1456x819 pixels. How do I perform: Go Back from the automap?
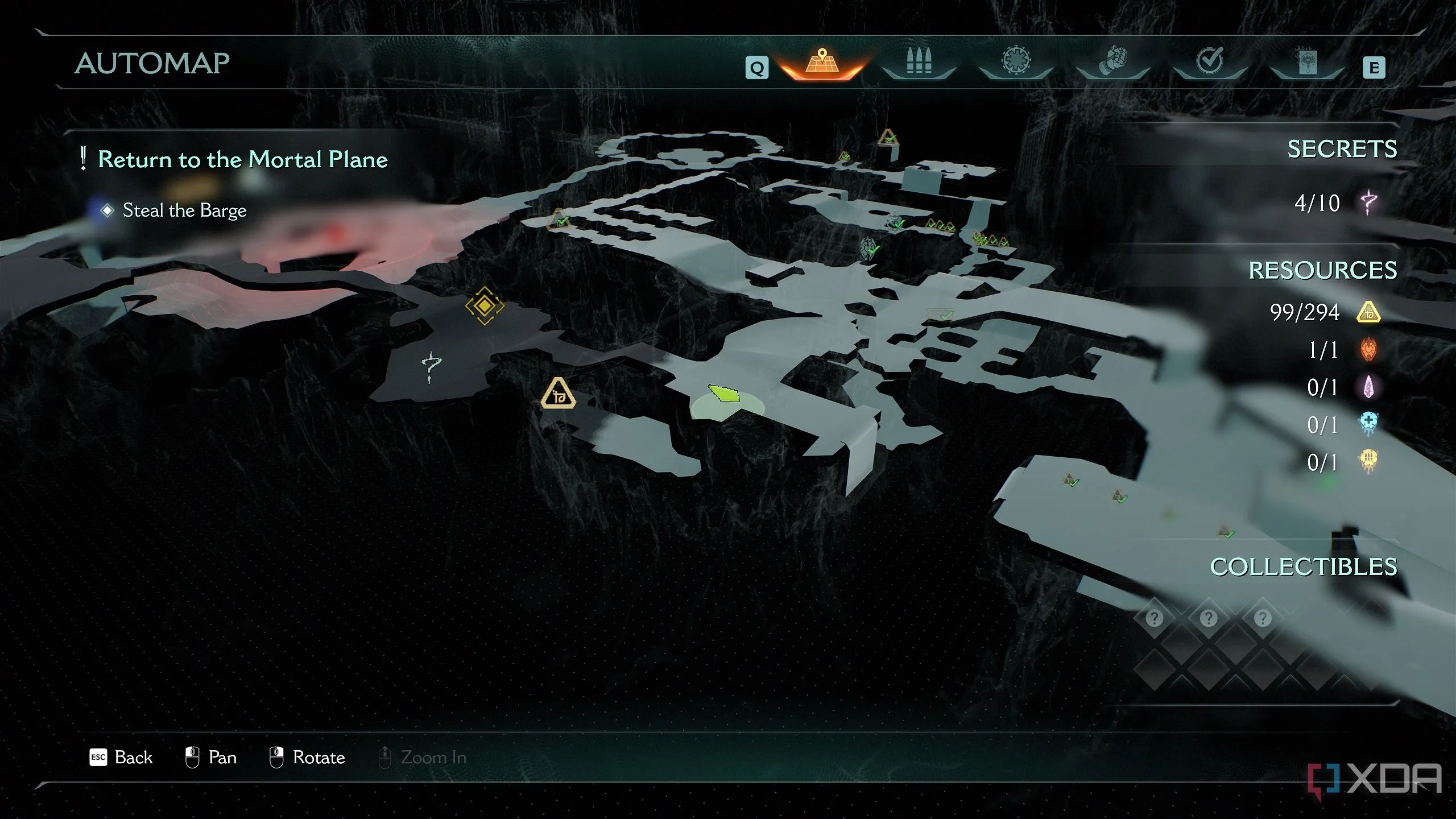point(122,758)
